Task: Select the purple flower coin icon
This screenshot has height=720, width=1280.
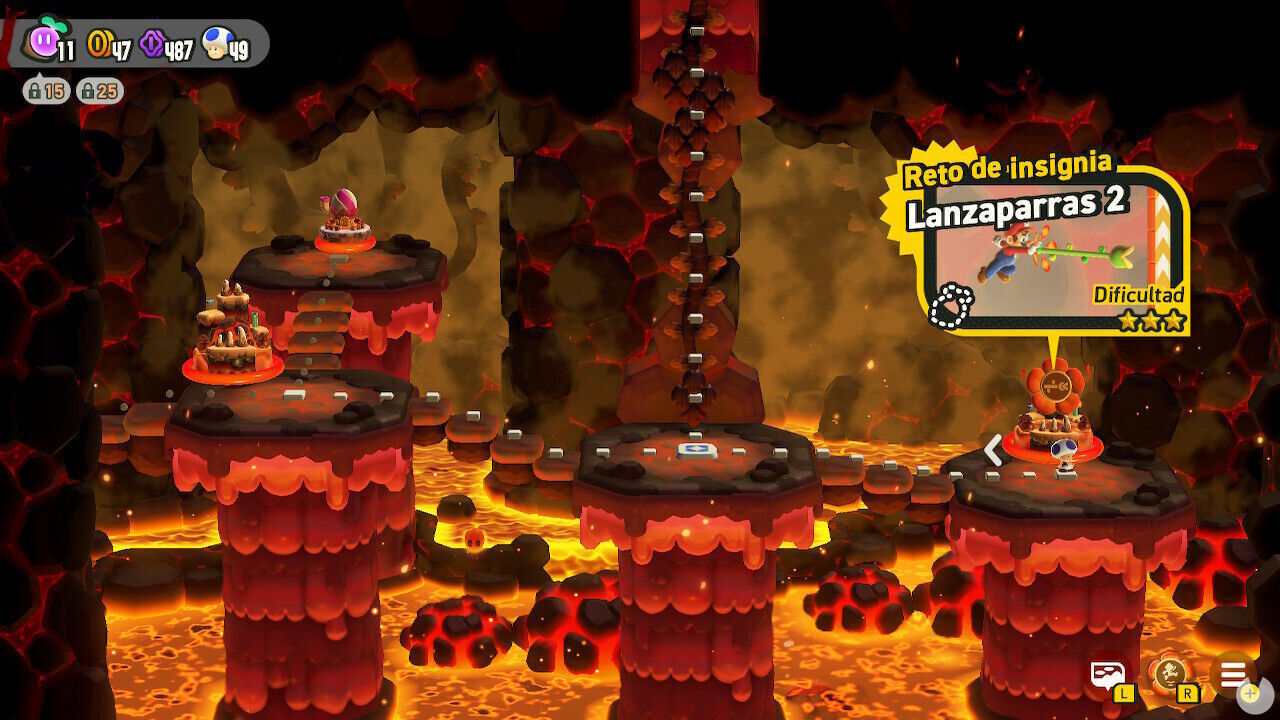Action: coord(151,40)
